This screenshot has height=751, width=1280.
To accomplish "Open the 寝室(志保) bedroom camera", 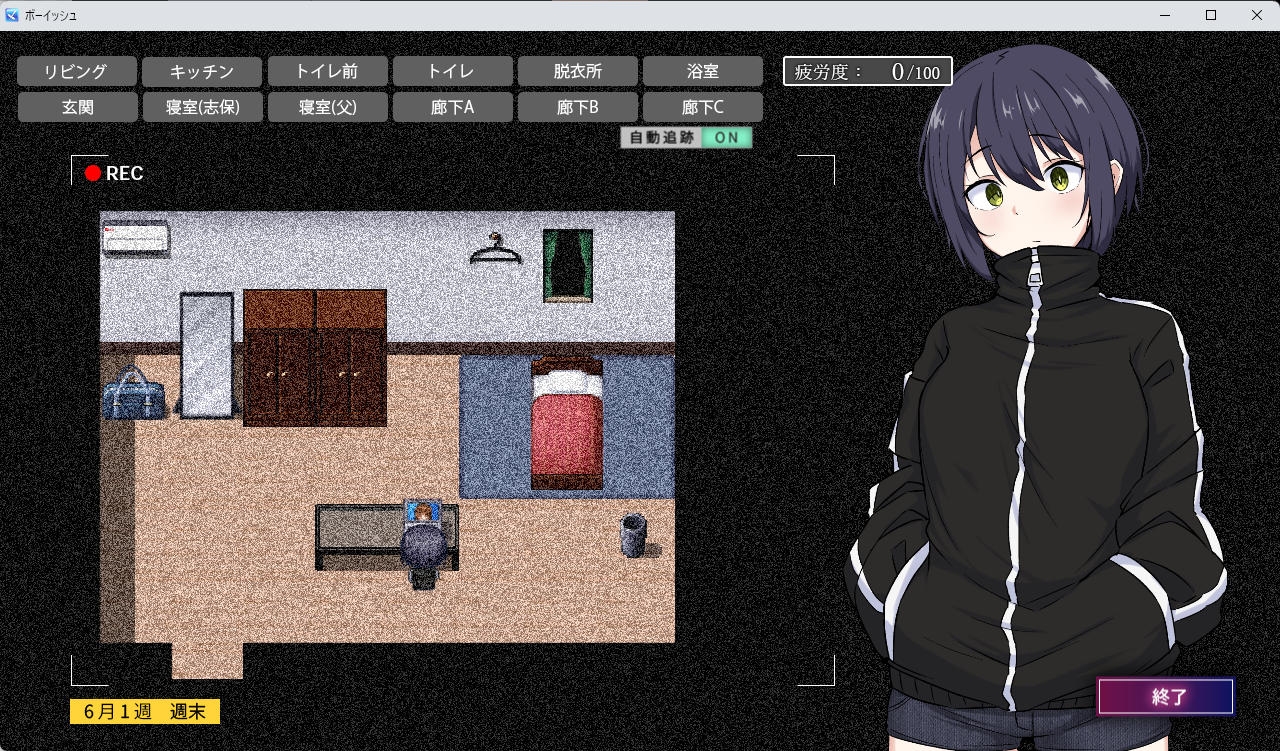I will click(x=202, y=107).
